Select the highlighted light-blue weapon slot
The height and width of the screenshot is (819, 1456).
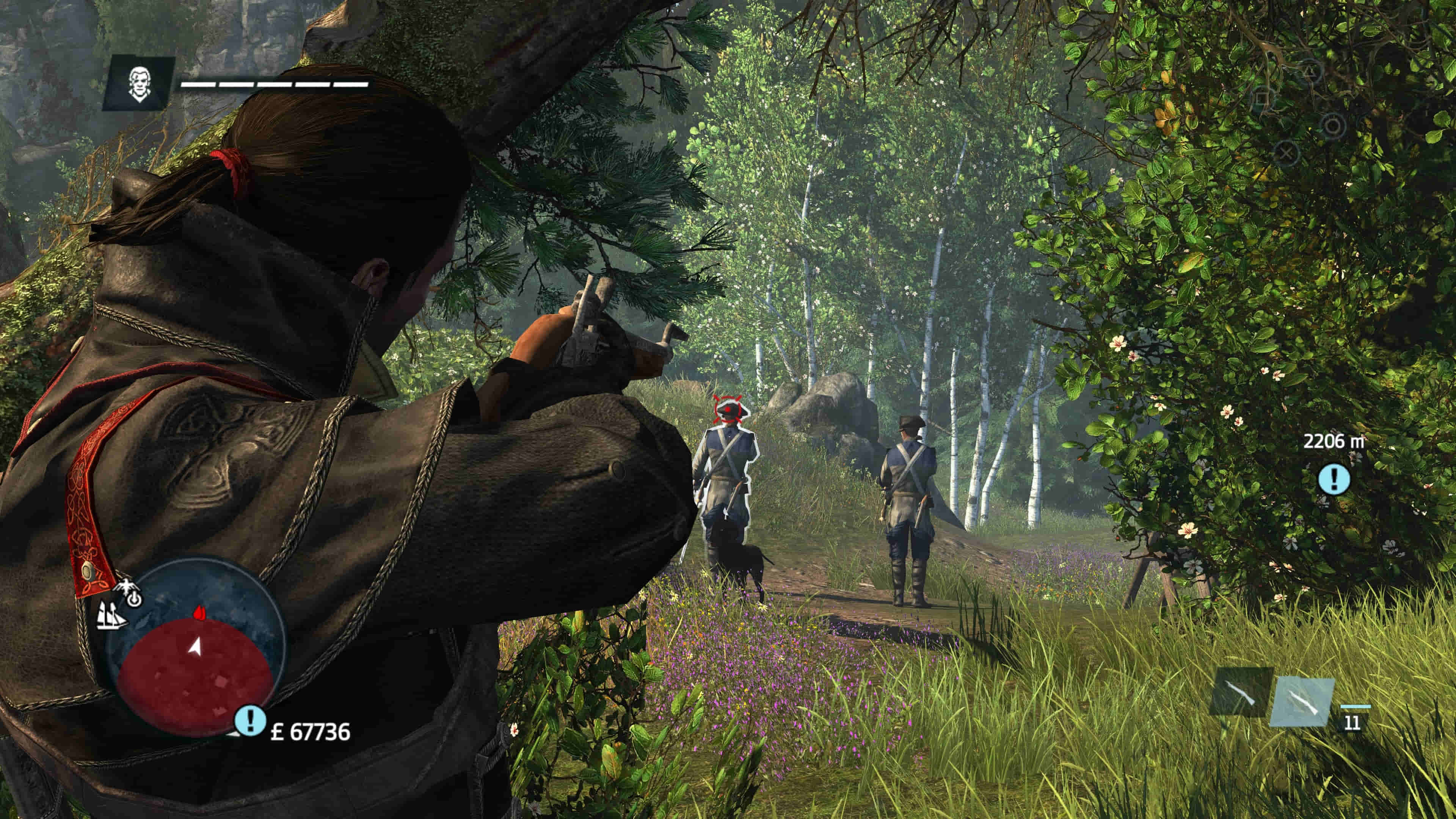1302,701
